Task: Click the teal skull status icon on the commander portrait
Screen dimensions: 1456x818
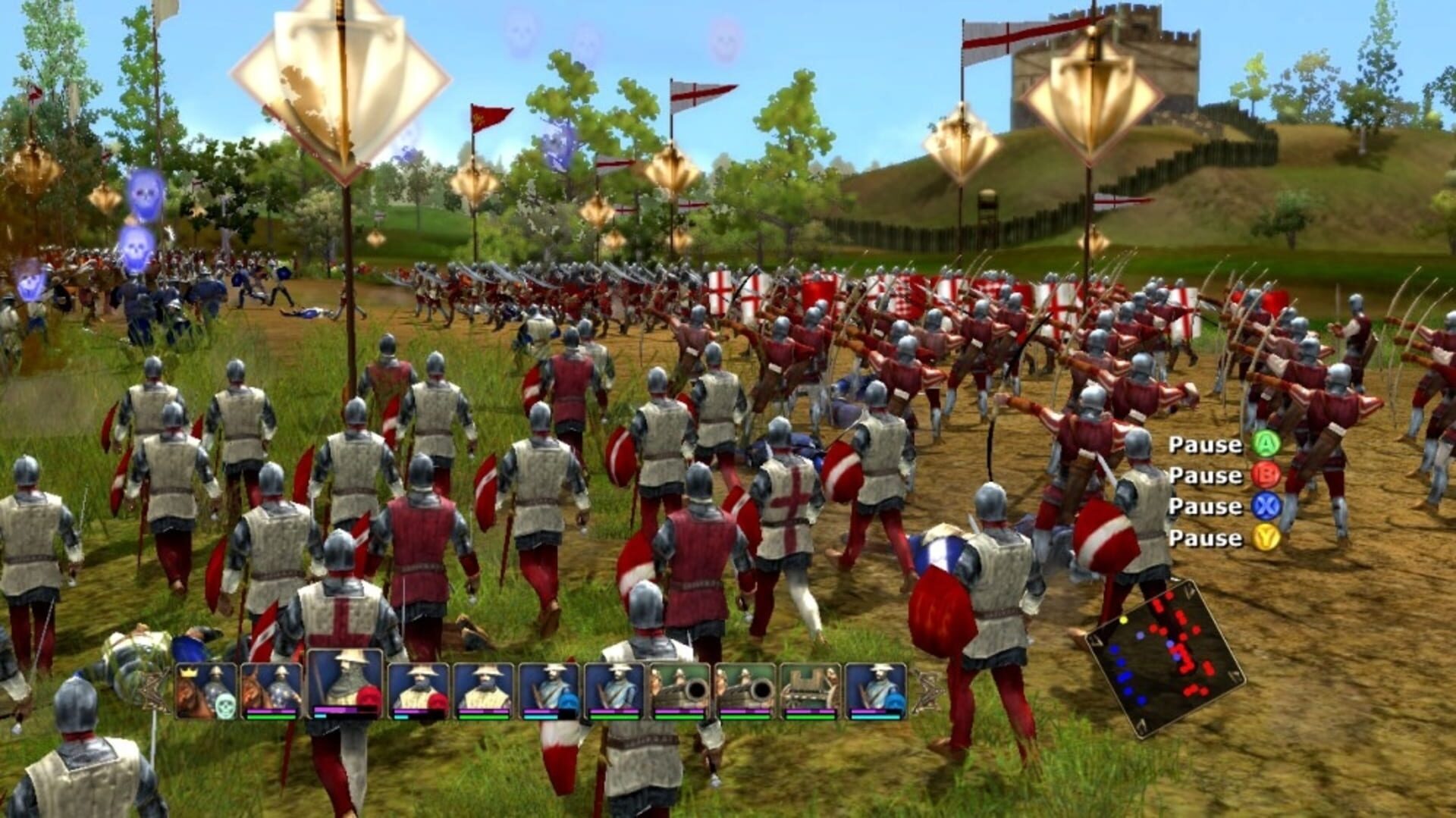Action: click(226, 705)
